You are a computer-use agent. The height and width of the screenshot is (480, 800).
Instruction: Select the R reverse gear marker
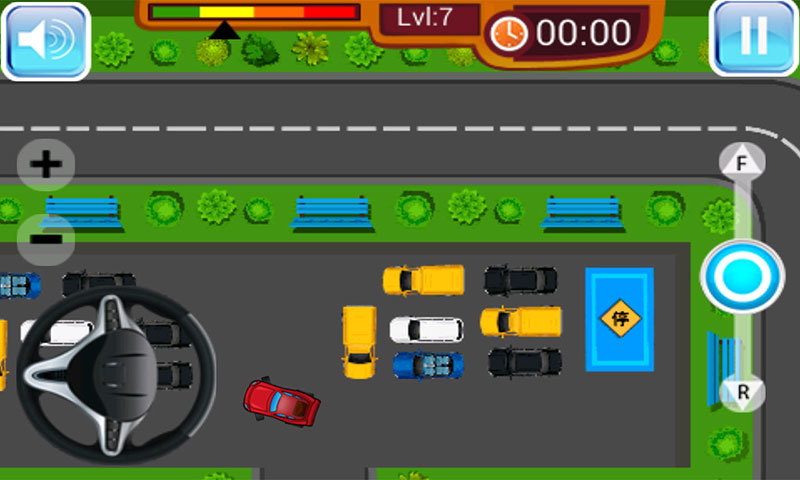click(x=743, y=392)
